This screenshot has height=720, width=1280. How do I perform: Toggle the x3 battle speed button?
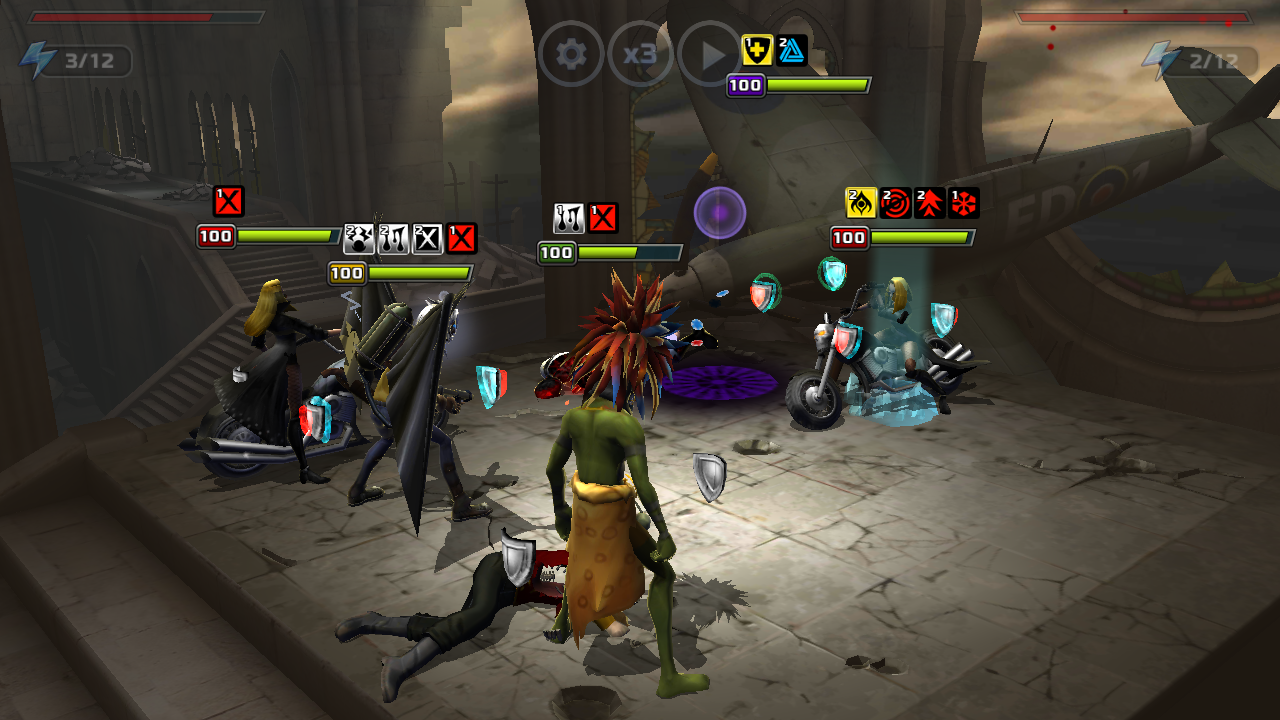640,54
